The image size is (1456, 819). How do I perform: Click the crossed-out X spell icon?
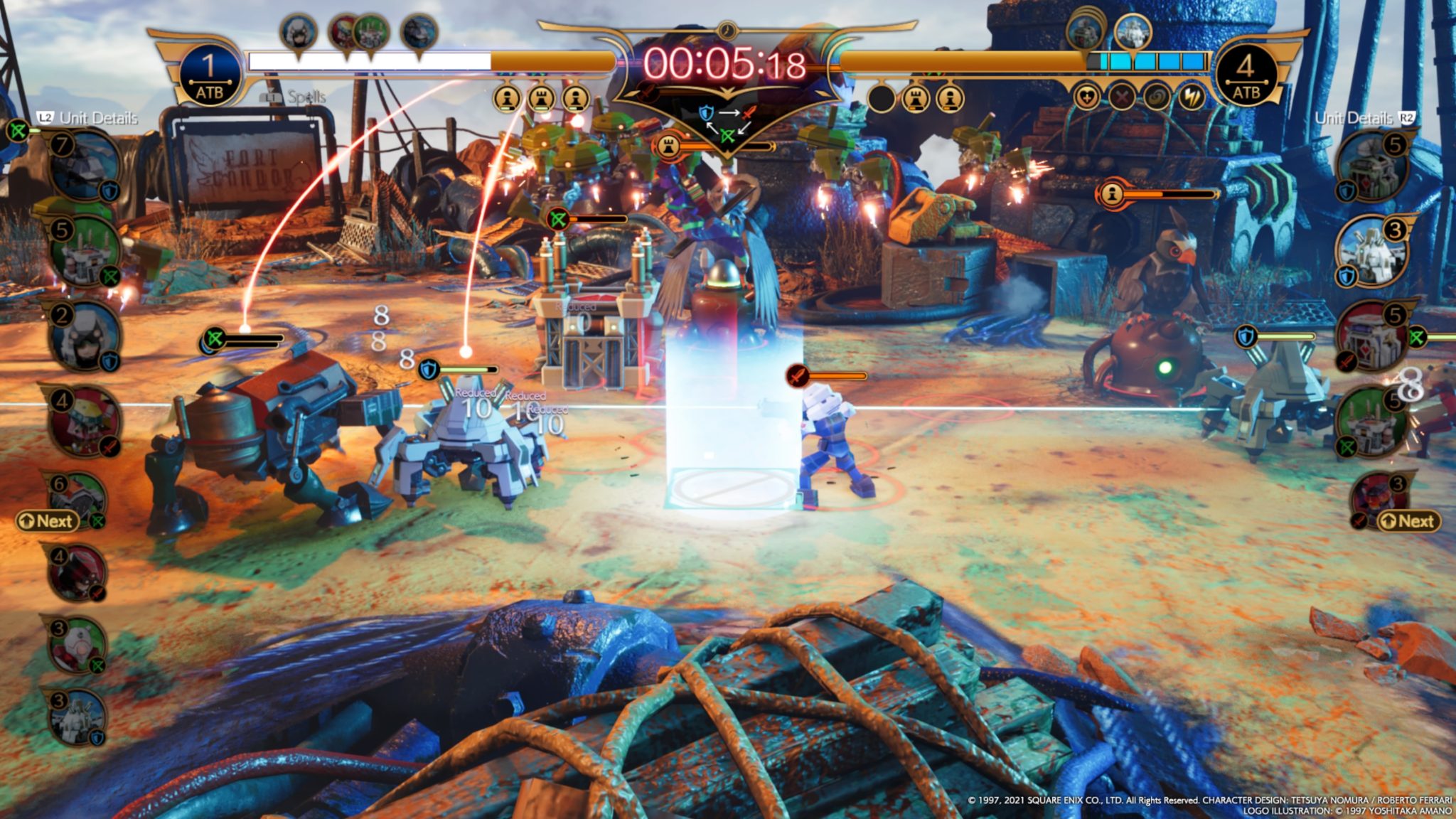click(x=1122, y=97)
